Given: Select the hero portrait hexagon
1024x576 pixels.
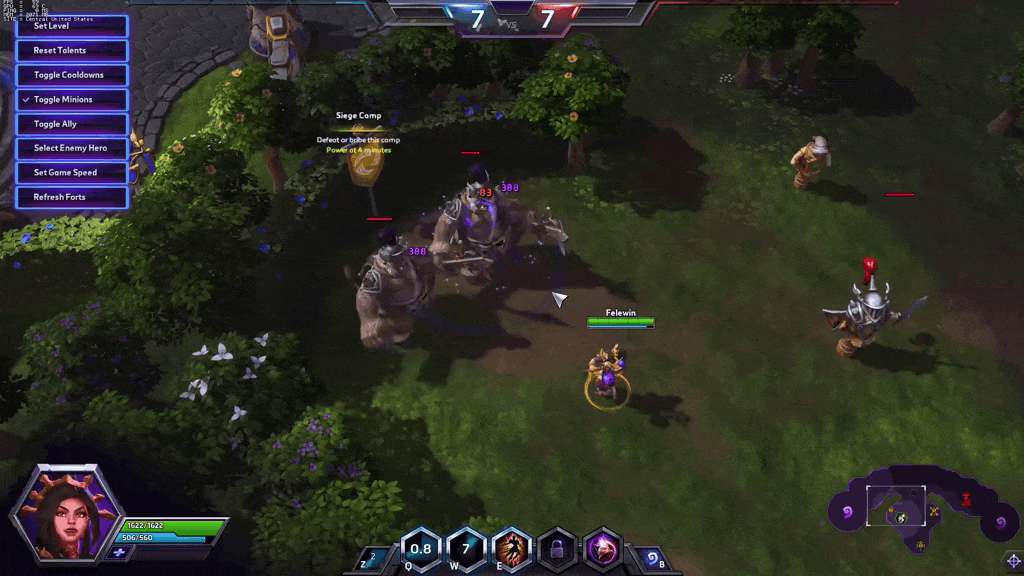Looking at the screenshot, I should point(67,511).
